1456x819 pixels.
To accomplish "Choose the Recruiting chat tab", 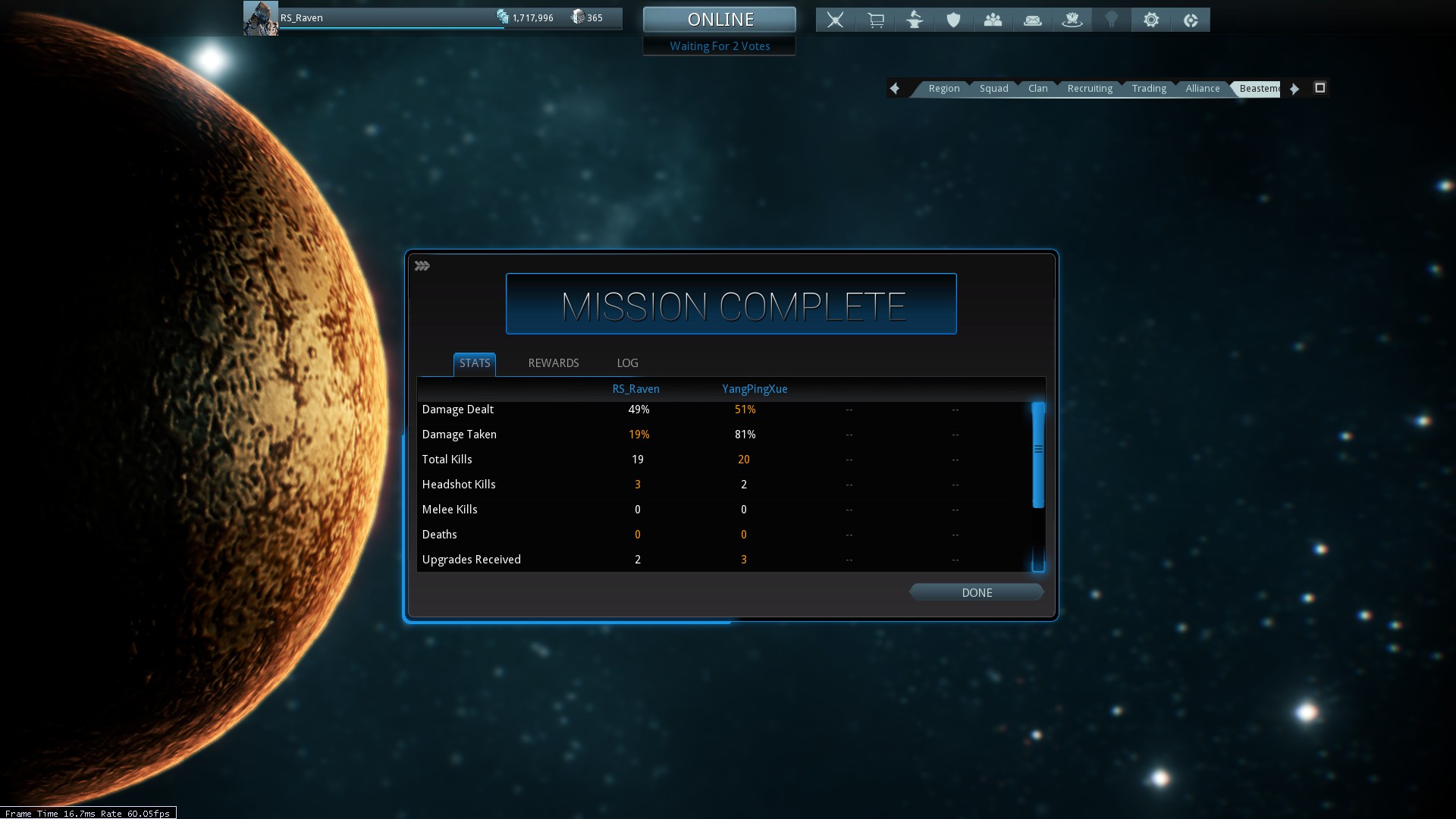I will (x=1089, y=89).
